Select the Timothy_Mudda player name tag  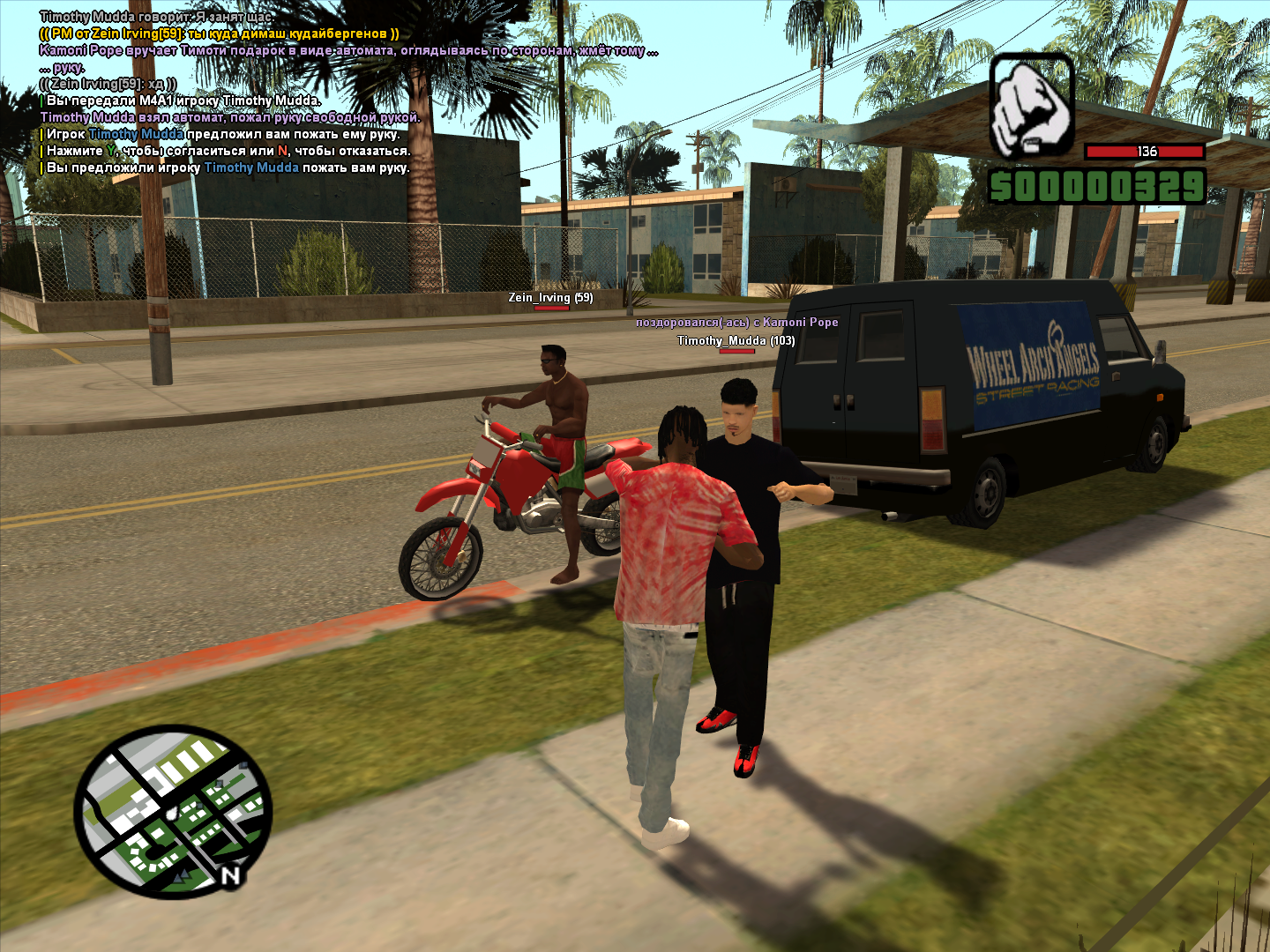click(736, 341)
